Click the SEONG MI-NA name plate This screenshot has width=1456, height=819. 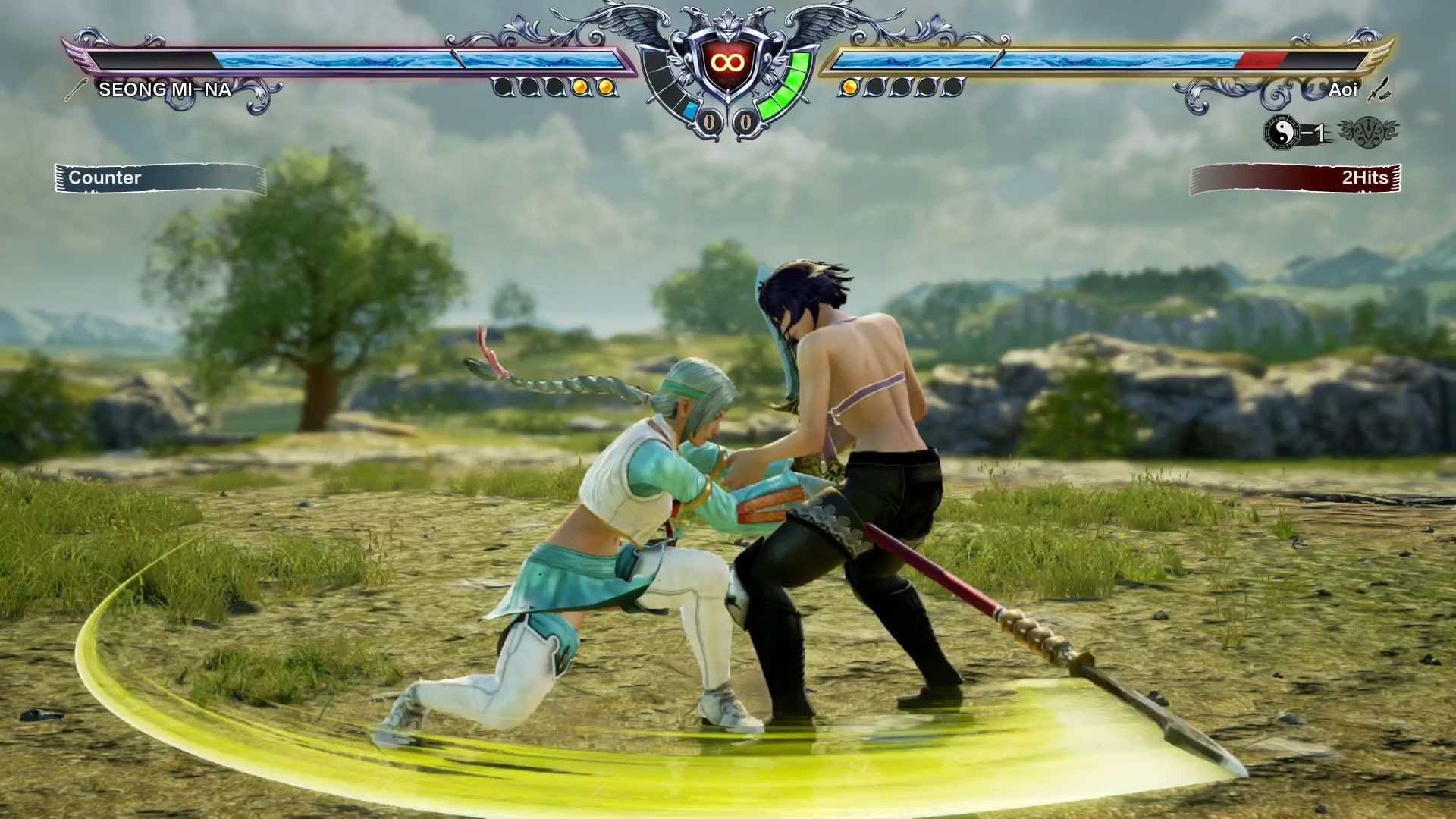point(165,89)
